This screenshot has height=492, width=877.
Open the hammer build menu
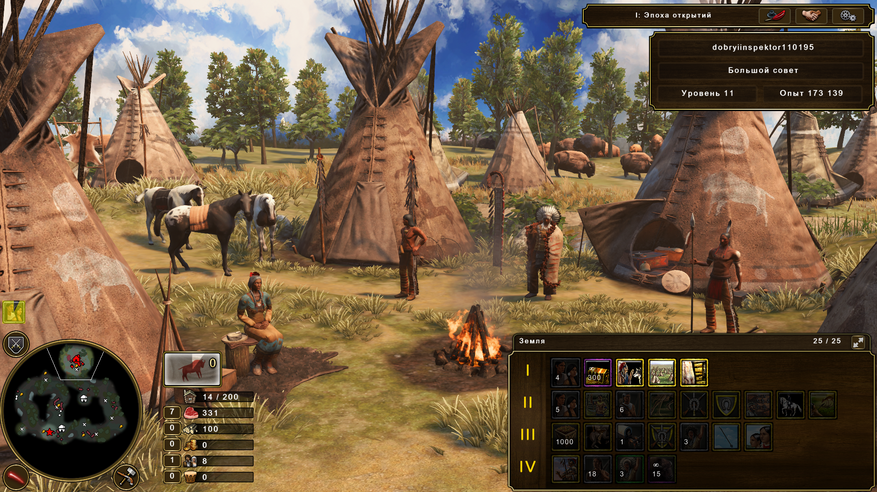click(x=127, y=475)
